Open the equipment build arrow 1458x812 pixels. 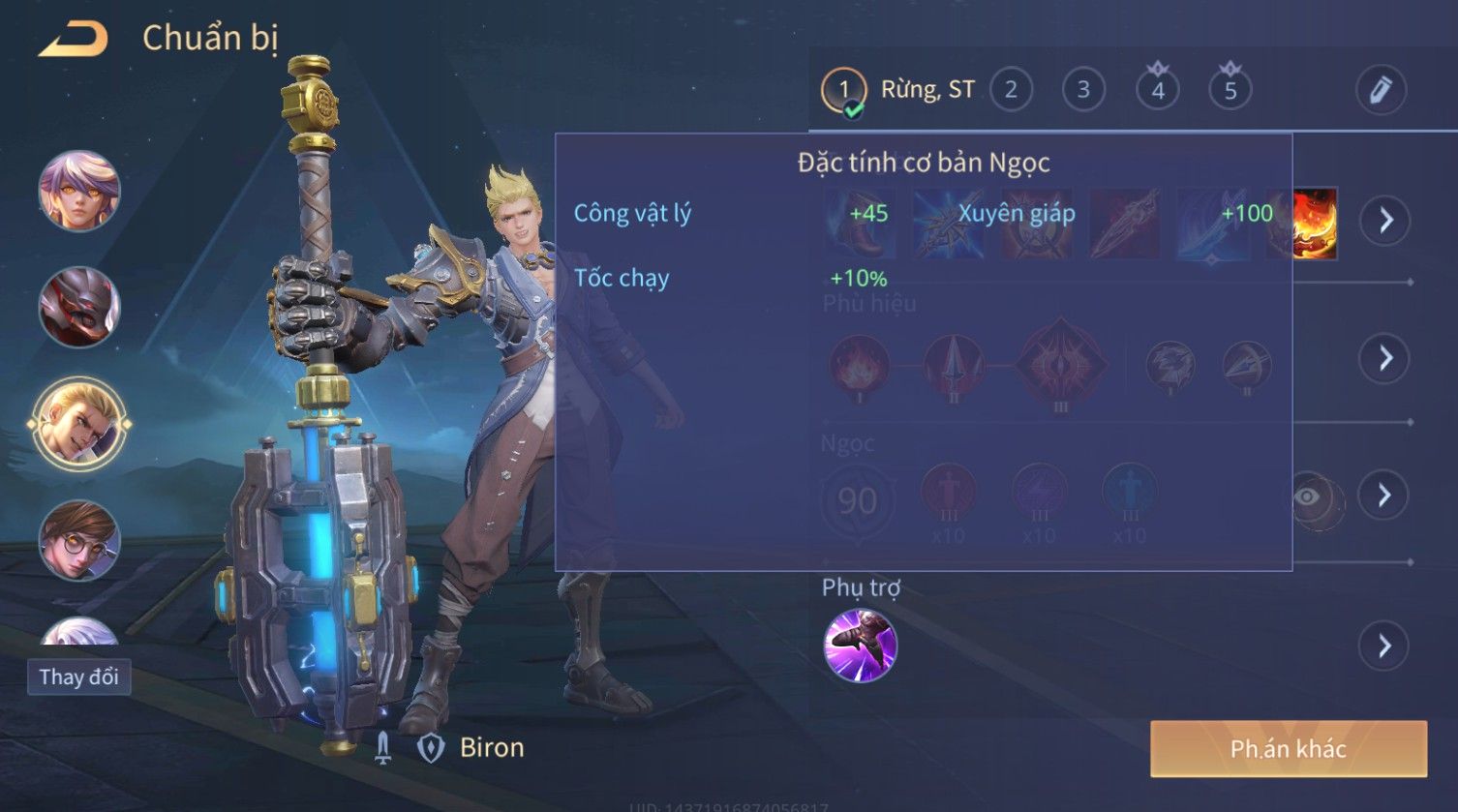click(1385, 221)
